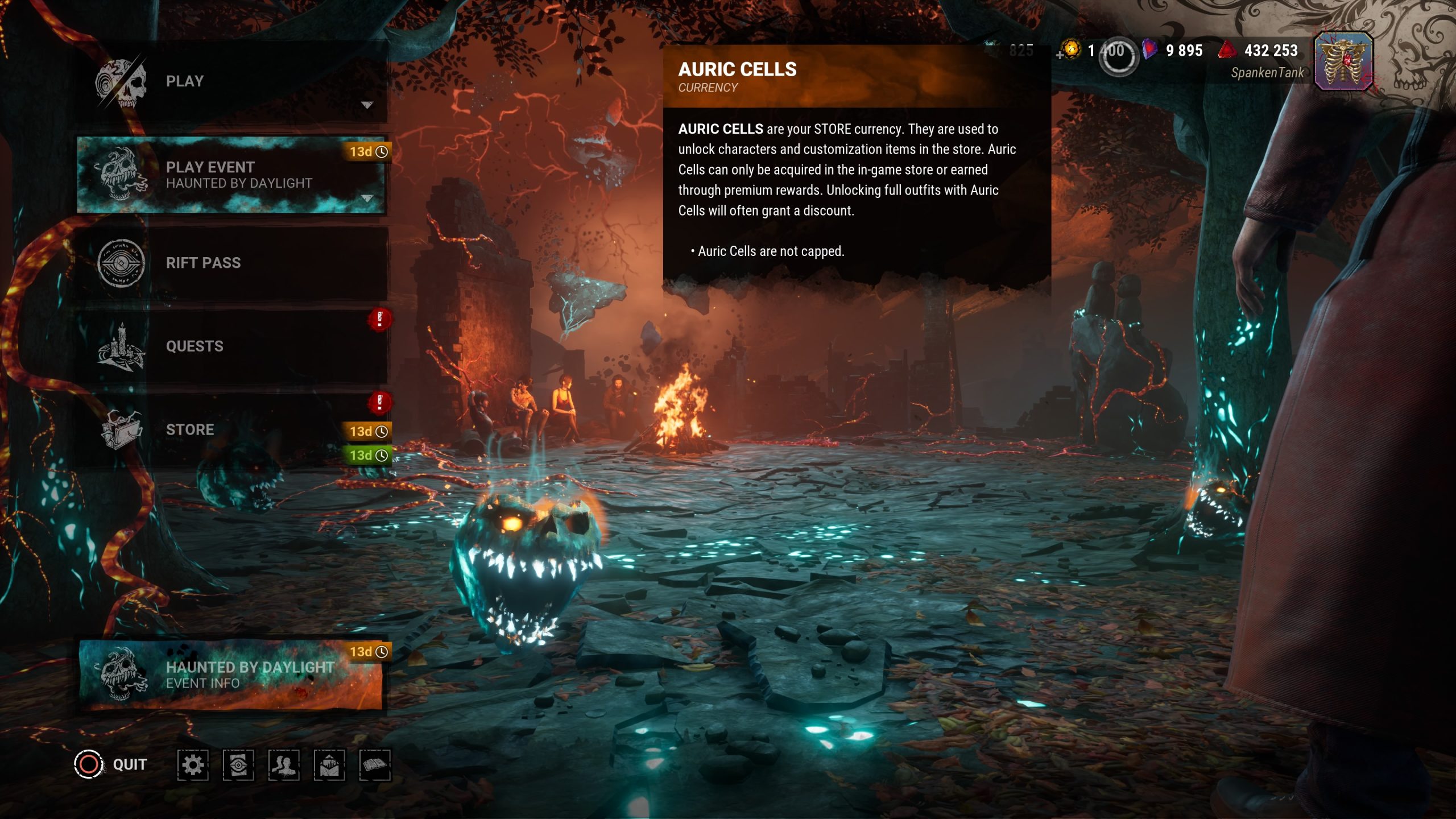Open the friends list silhouettes icon

pos(284,765)
